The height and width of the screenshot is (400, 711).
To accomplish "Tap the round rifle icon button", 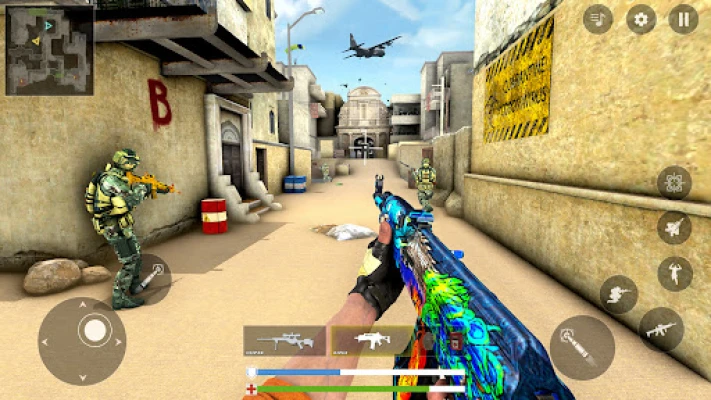I will [x=661, y=329].
